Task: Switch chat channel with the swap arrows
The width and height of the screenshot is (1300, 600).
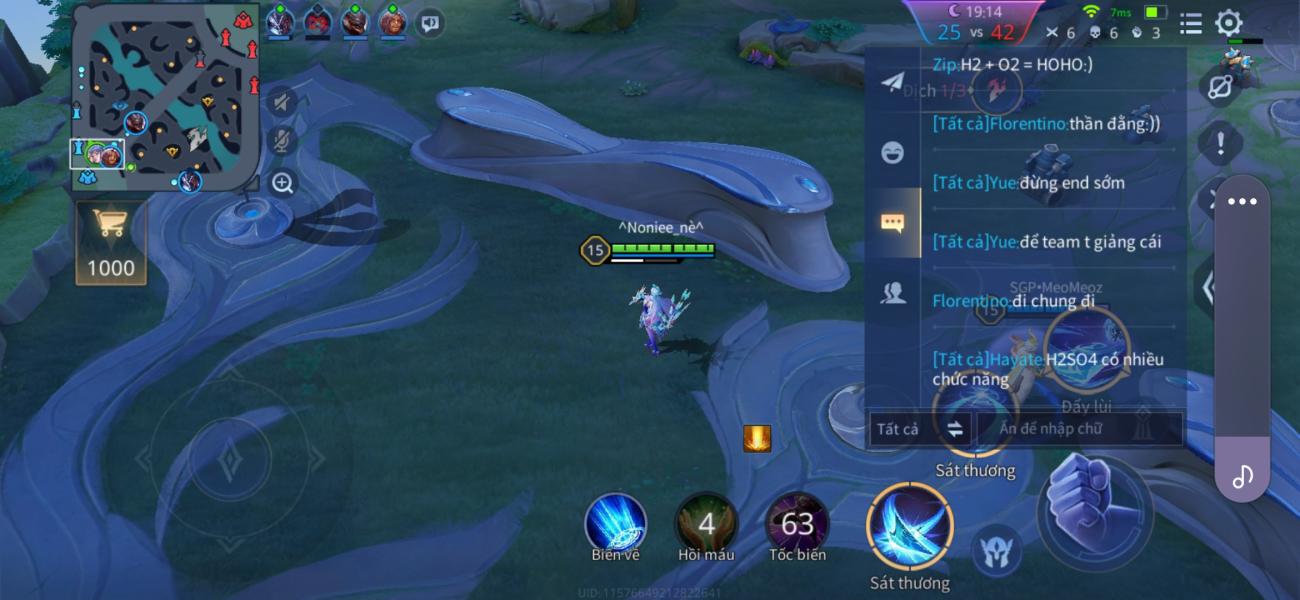Action: point(955,429)
